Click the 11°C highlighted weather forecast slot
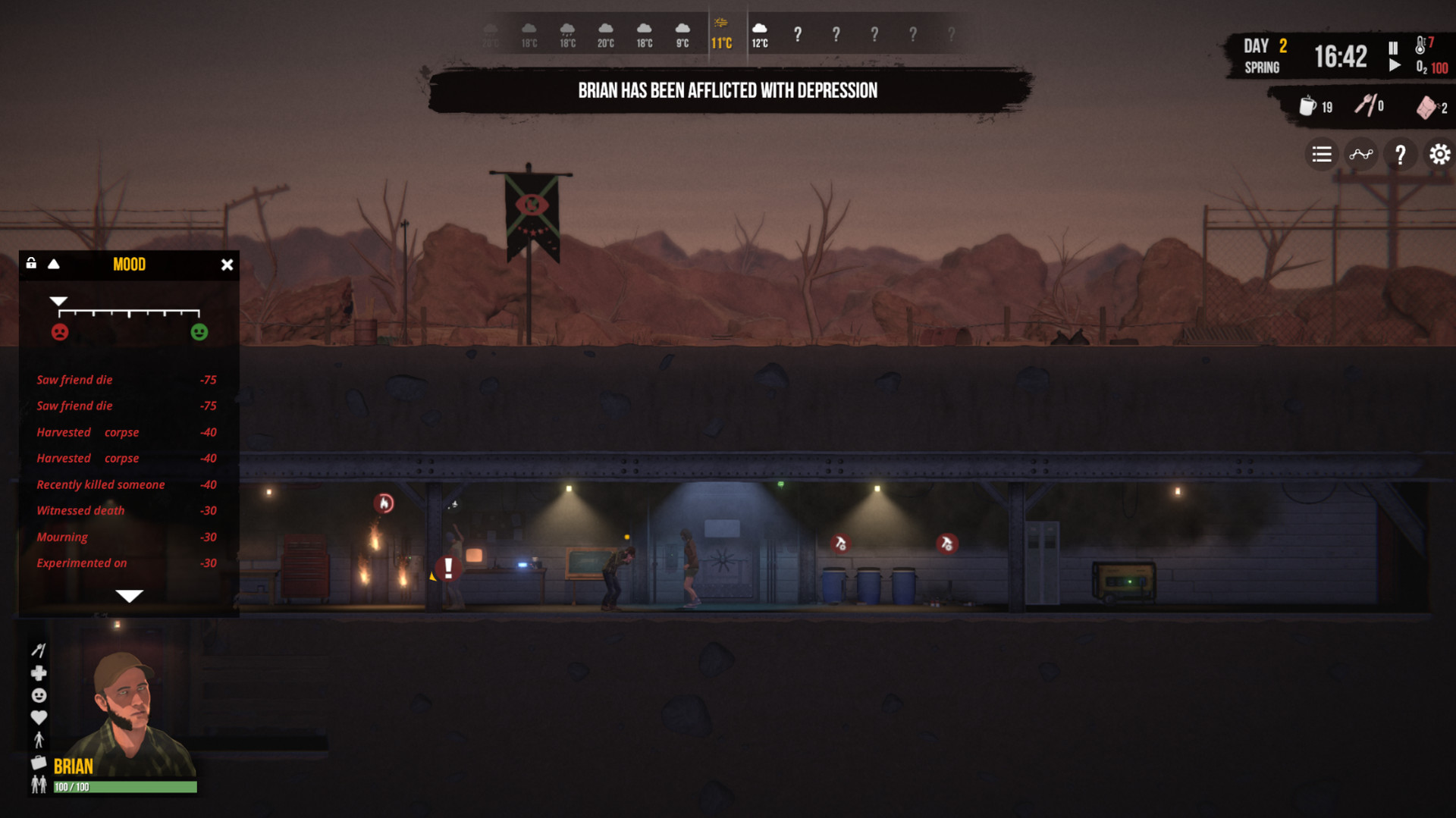 point(721,33)
